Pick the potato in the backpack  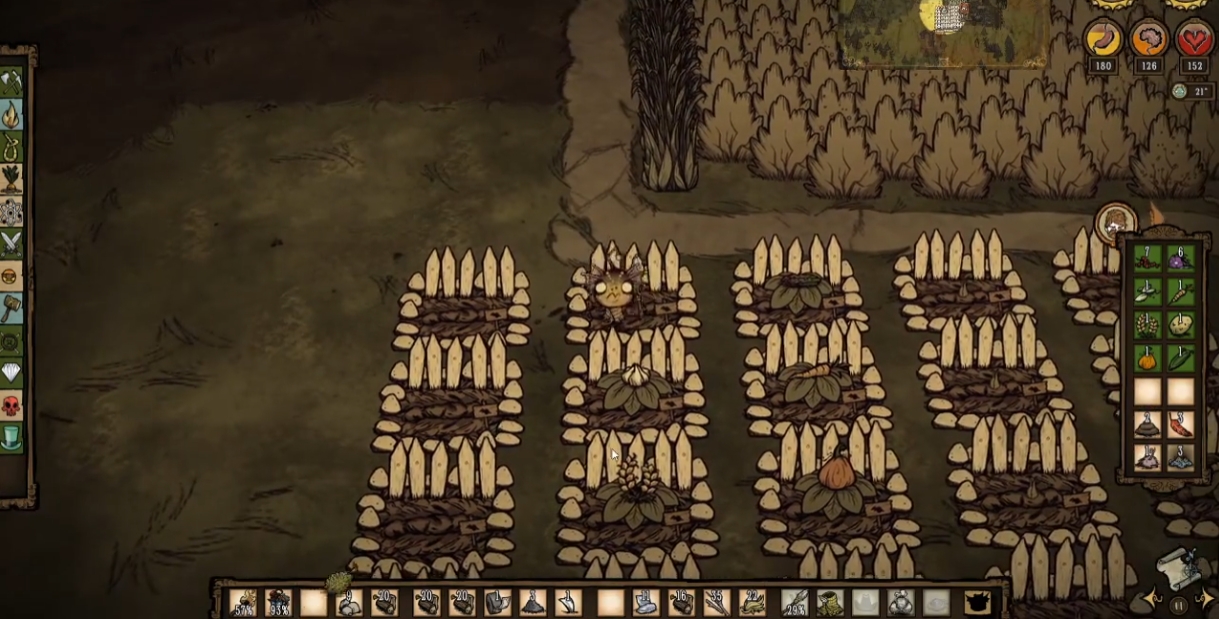pyautogui.click(x=1181, y=325)
